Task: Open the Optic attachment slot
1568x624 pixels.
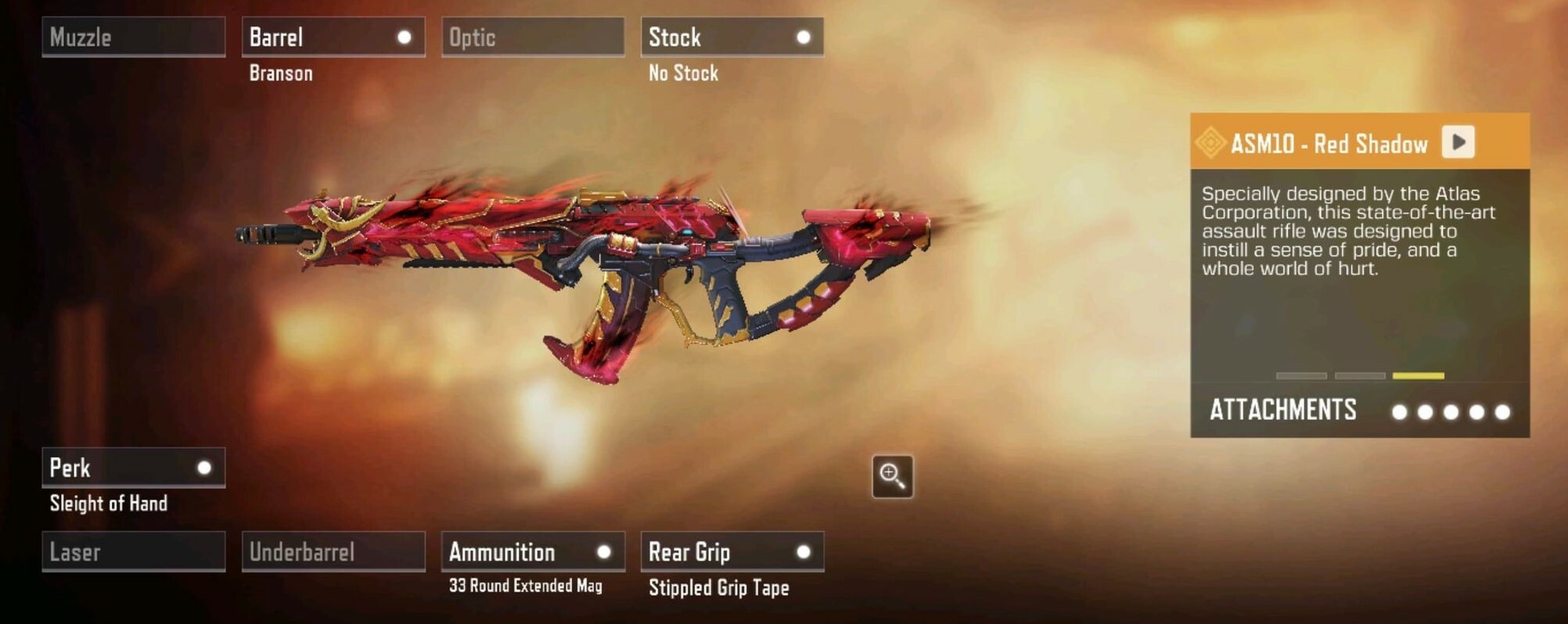Action: [532, 37]
